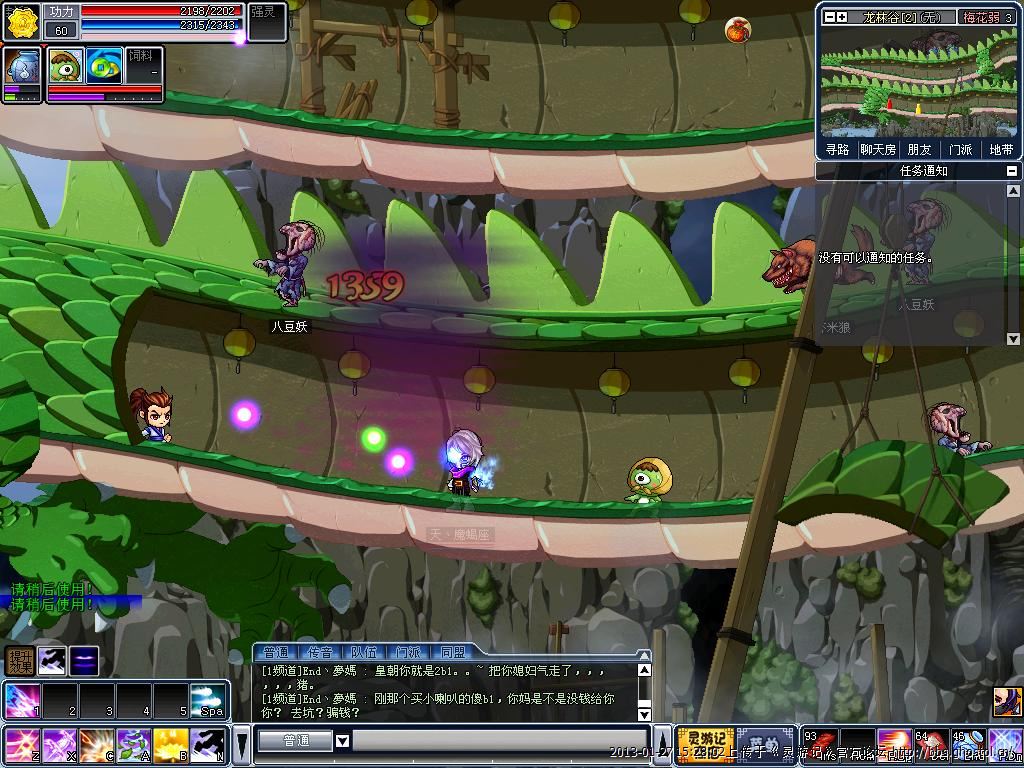The width and height of the screenshot is (1024, 768).
Task: Use the Spa slot skill
Action: [x=208, y=701]
